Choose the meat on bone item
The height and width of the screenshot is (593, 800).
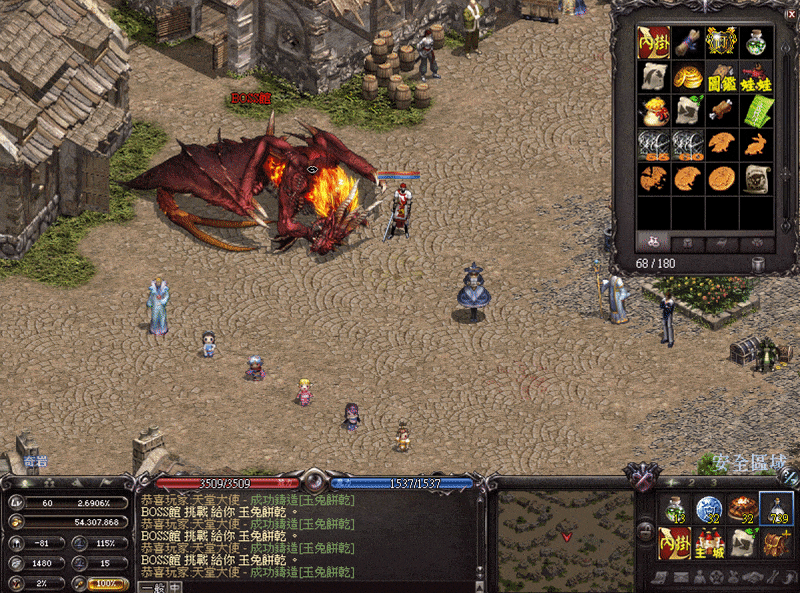[x=721, y=110]
